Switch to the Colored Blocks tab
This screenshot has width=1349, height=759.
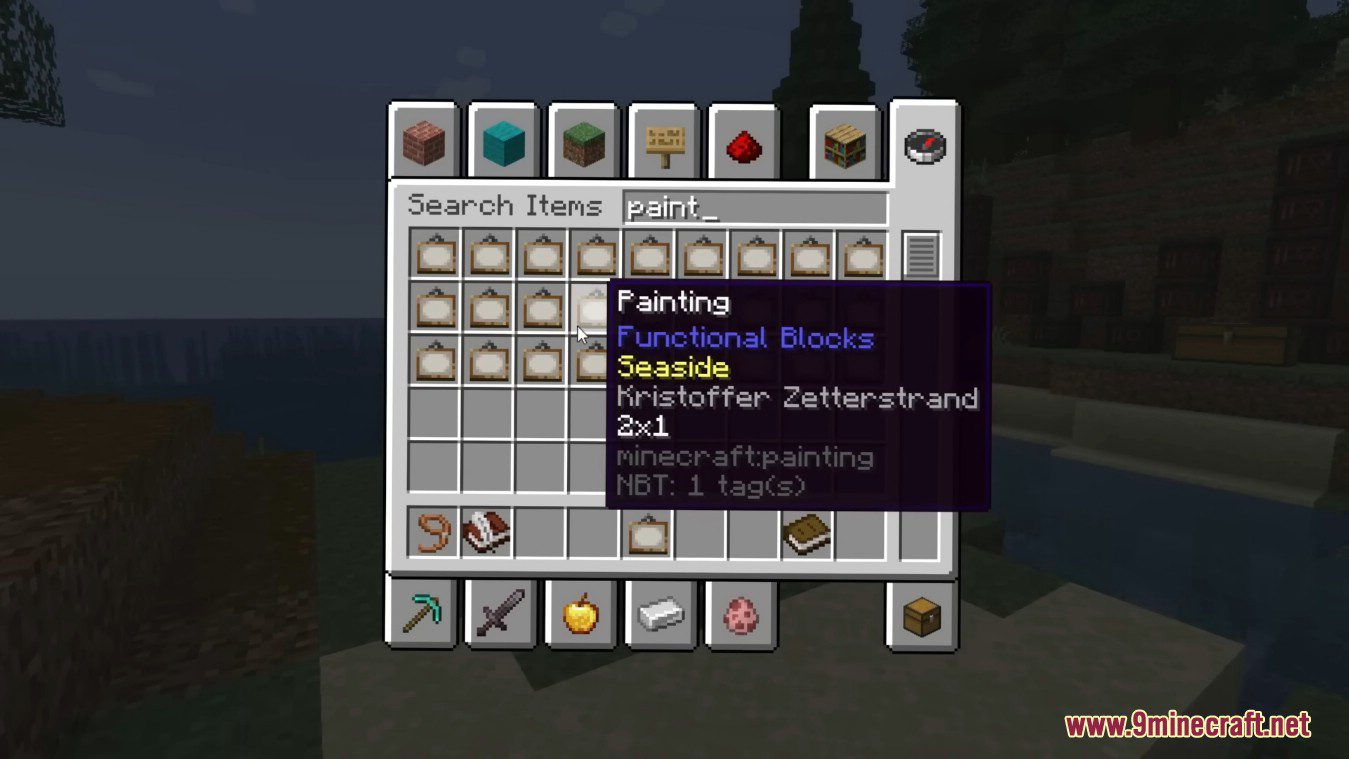(x=504, y=142)
